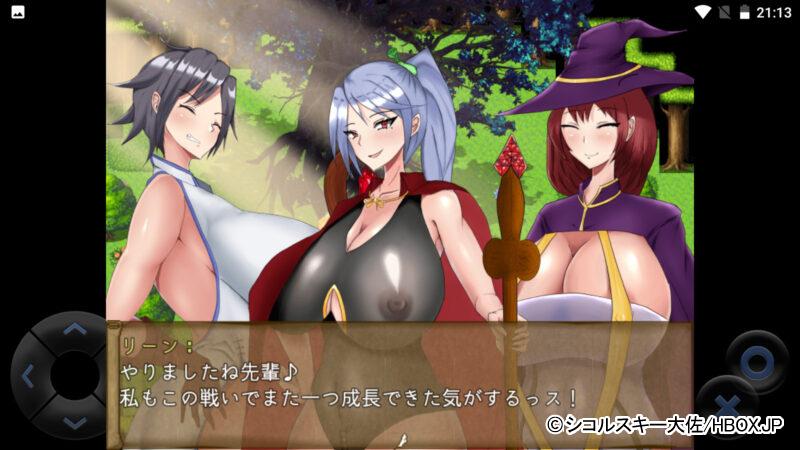
Task: Open the image notification in status bar
Action: point(17,12)
